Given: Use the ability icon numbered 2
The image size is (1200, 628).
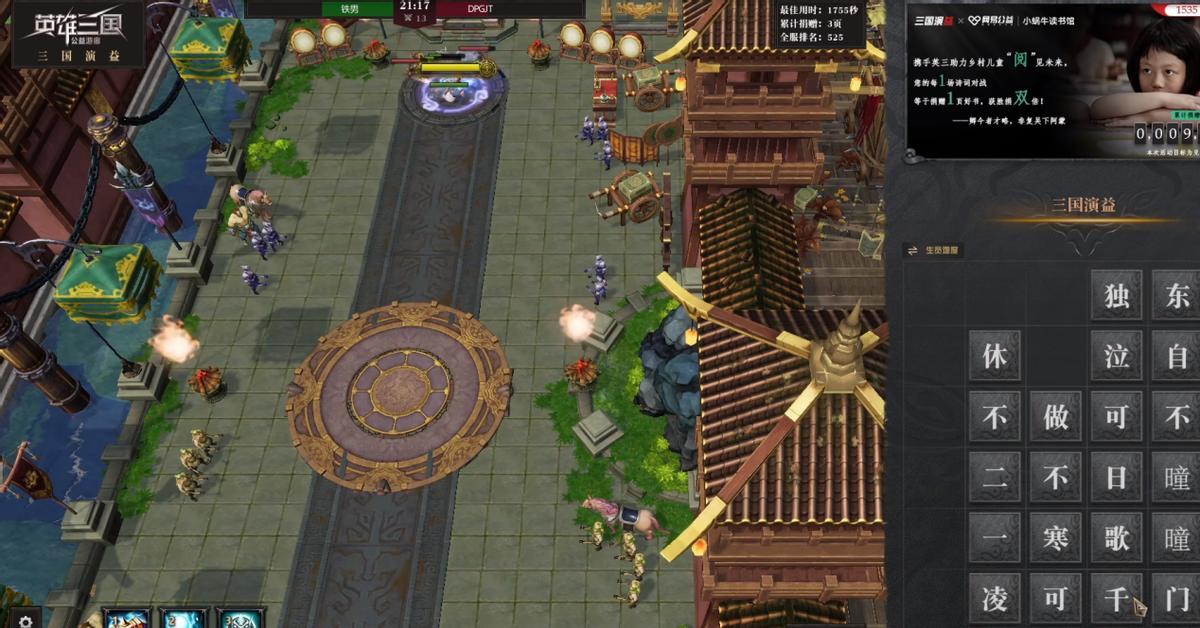Looking at the screenshot, I should click(184, 619).
